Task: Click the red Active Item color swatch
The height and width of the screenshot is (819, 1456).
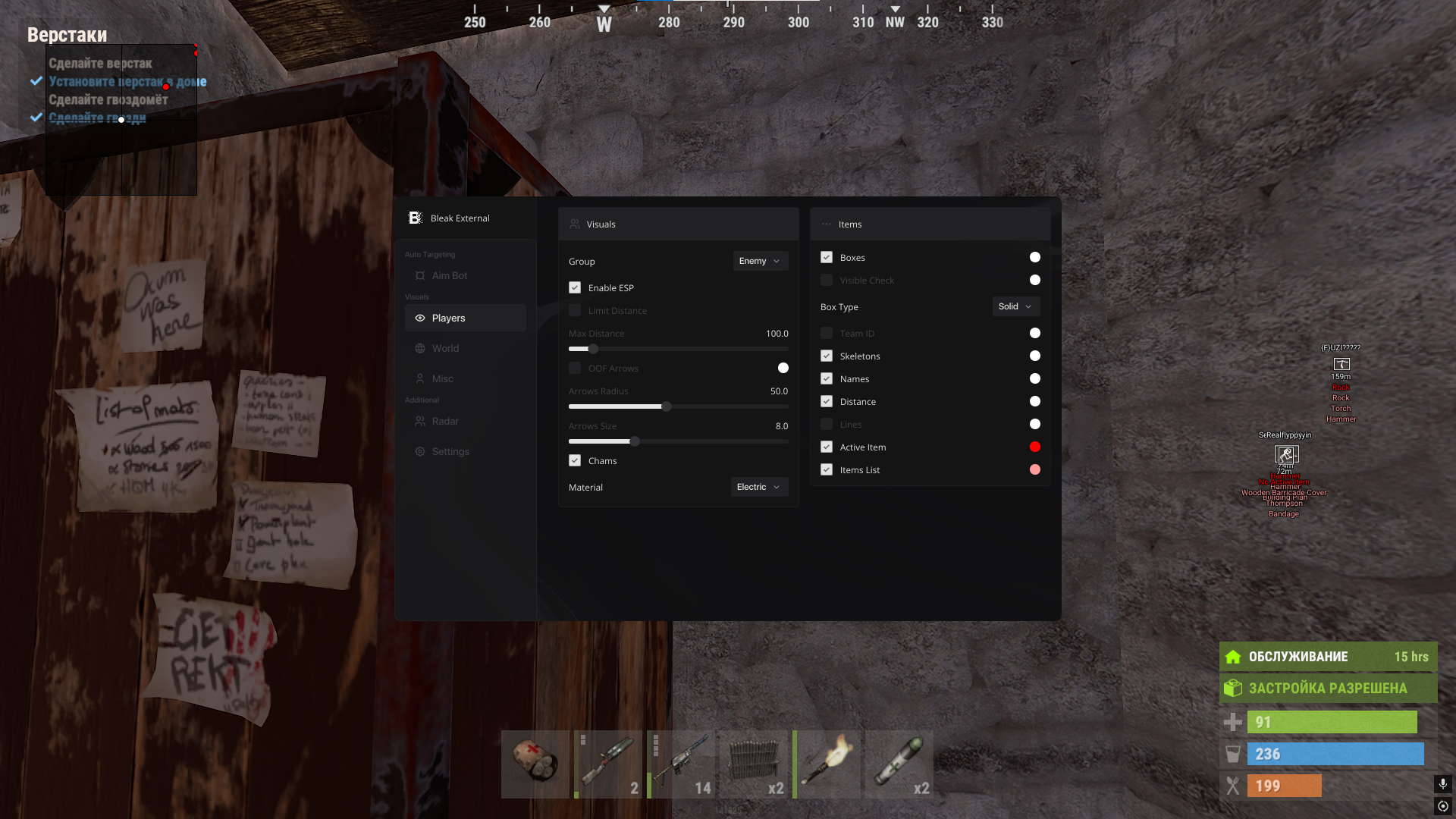Action: (x=1035, y=447)
